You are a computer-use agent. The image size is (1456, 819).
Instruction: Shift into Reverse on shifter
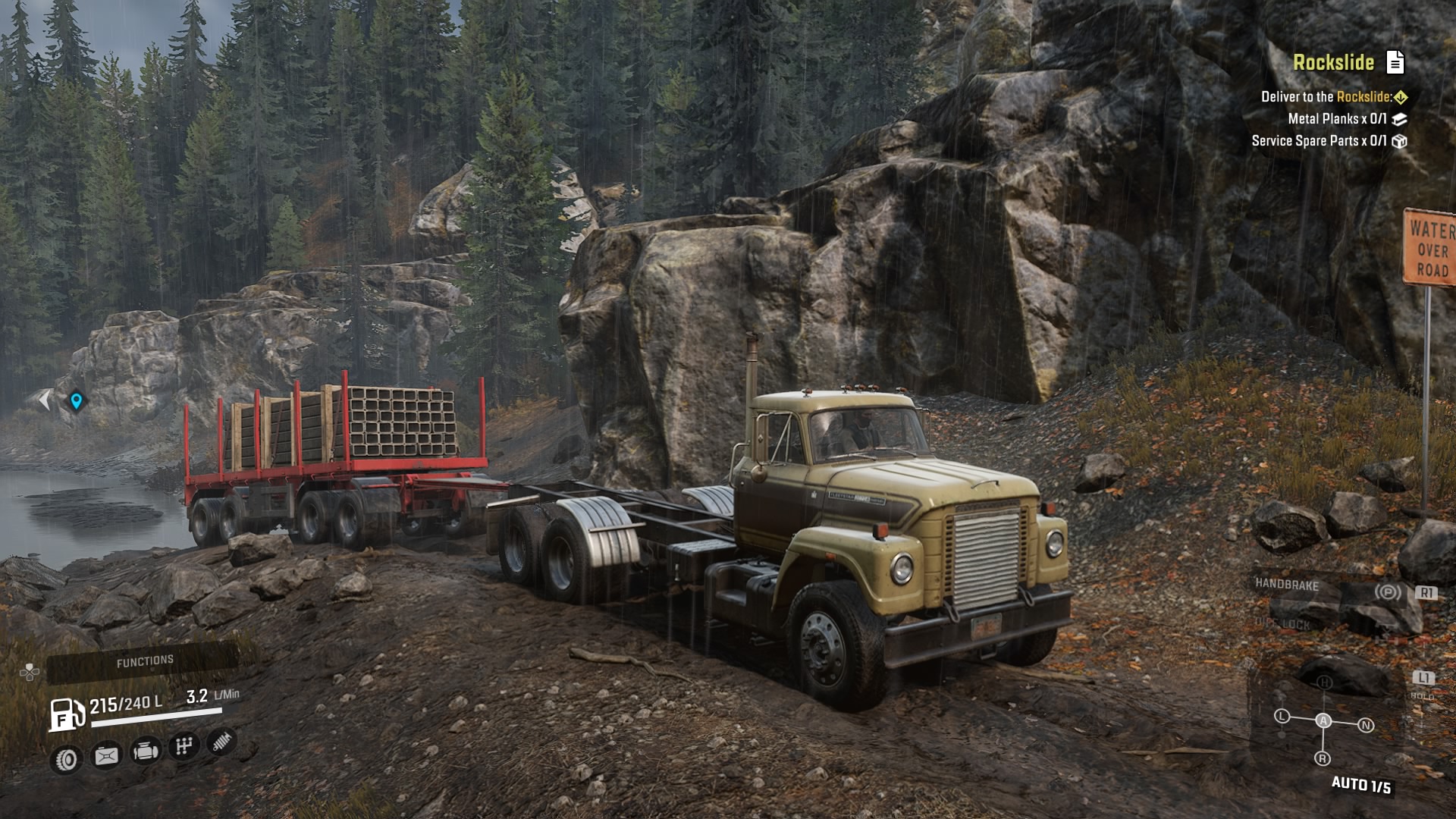(x=1323, y=758)
